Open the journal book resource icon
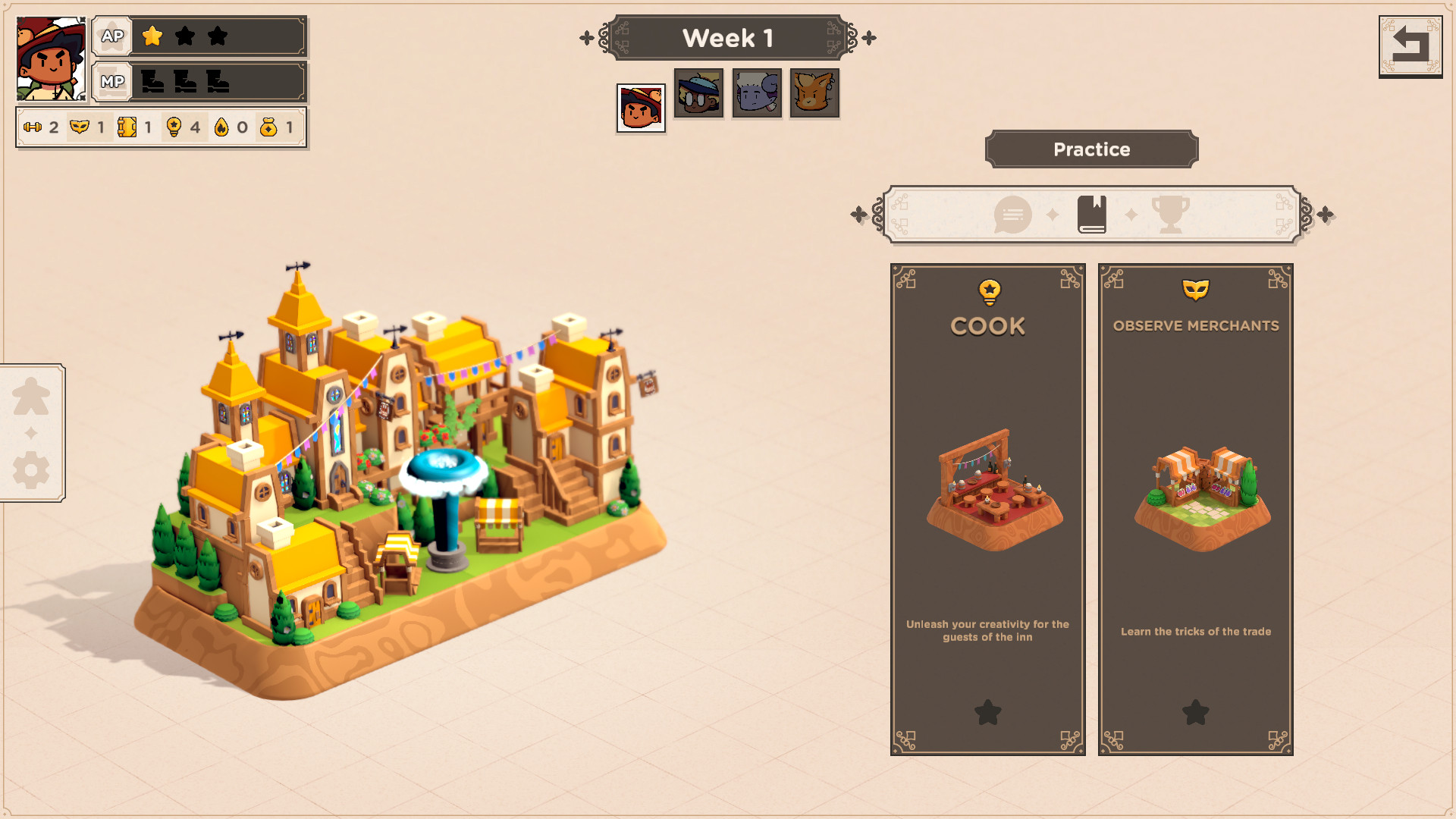The width and height of the screenshot is (1456, 819). pos(129,127)
